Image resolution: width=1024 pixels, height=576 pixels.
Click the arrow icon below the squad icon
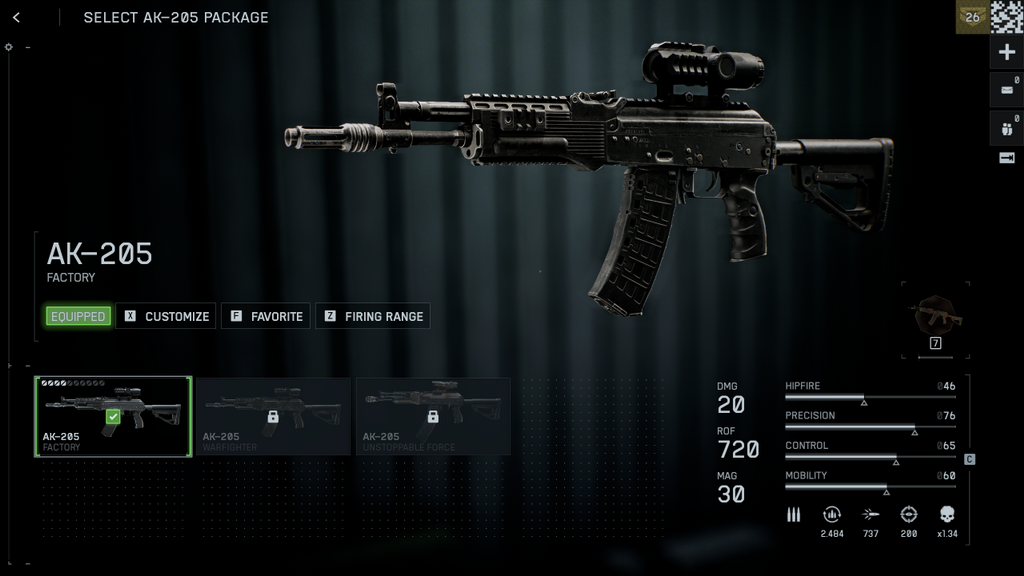[x=1006, y=158]
